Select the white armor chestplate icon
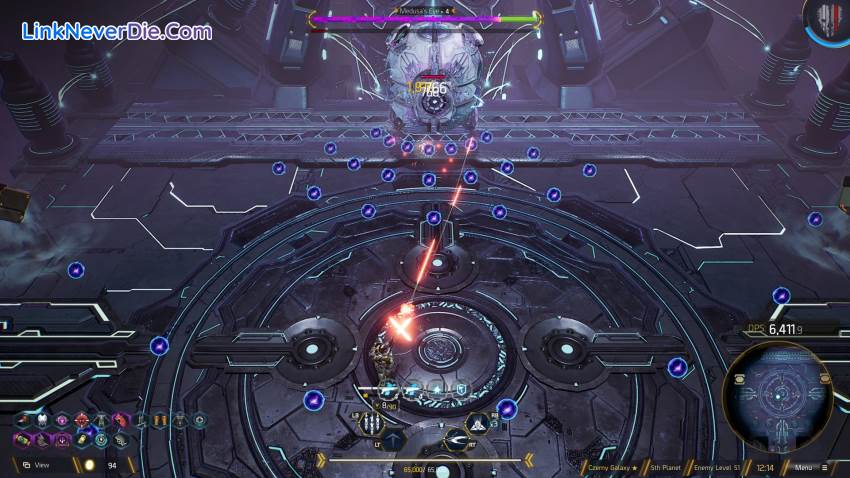Image resolution: width=850 pixels, height=478 pixels. click(x=42, y=421)
